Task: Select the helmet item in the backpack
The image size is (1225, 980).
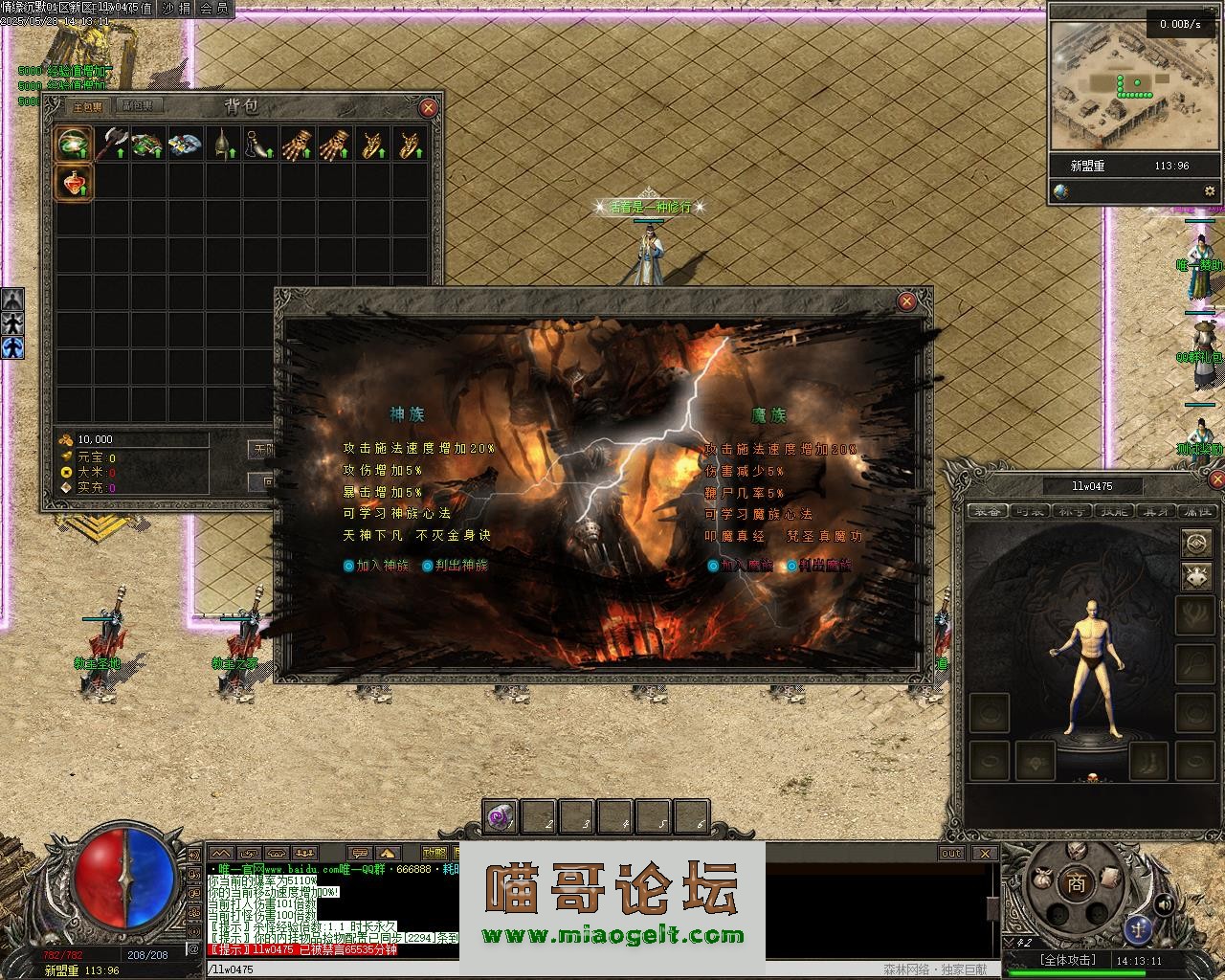Action: (223, 145)
